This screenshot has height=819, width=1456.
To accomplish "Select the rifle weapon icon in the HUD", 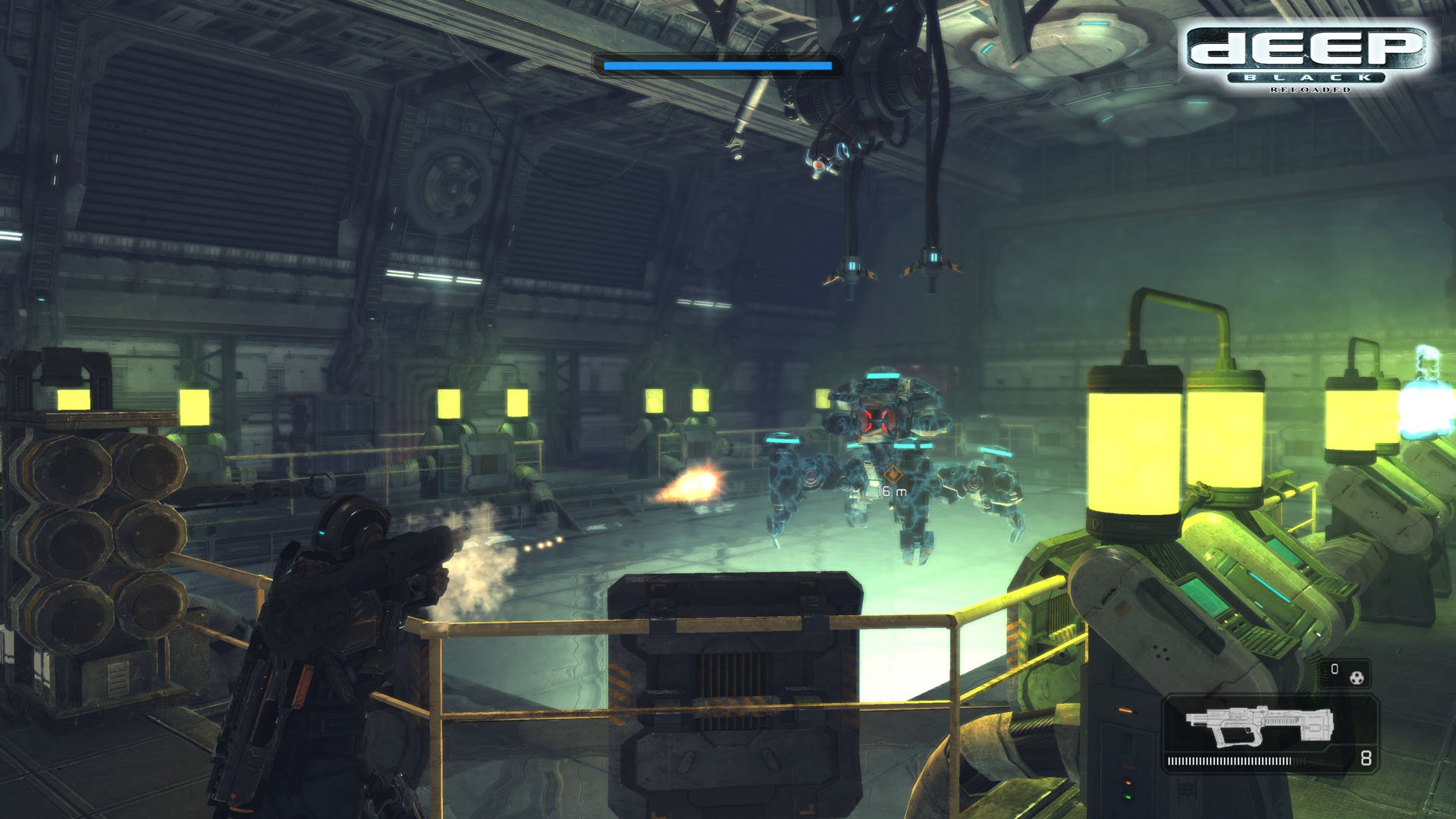I will coord(1259,726).
